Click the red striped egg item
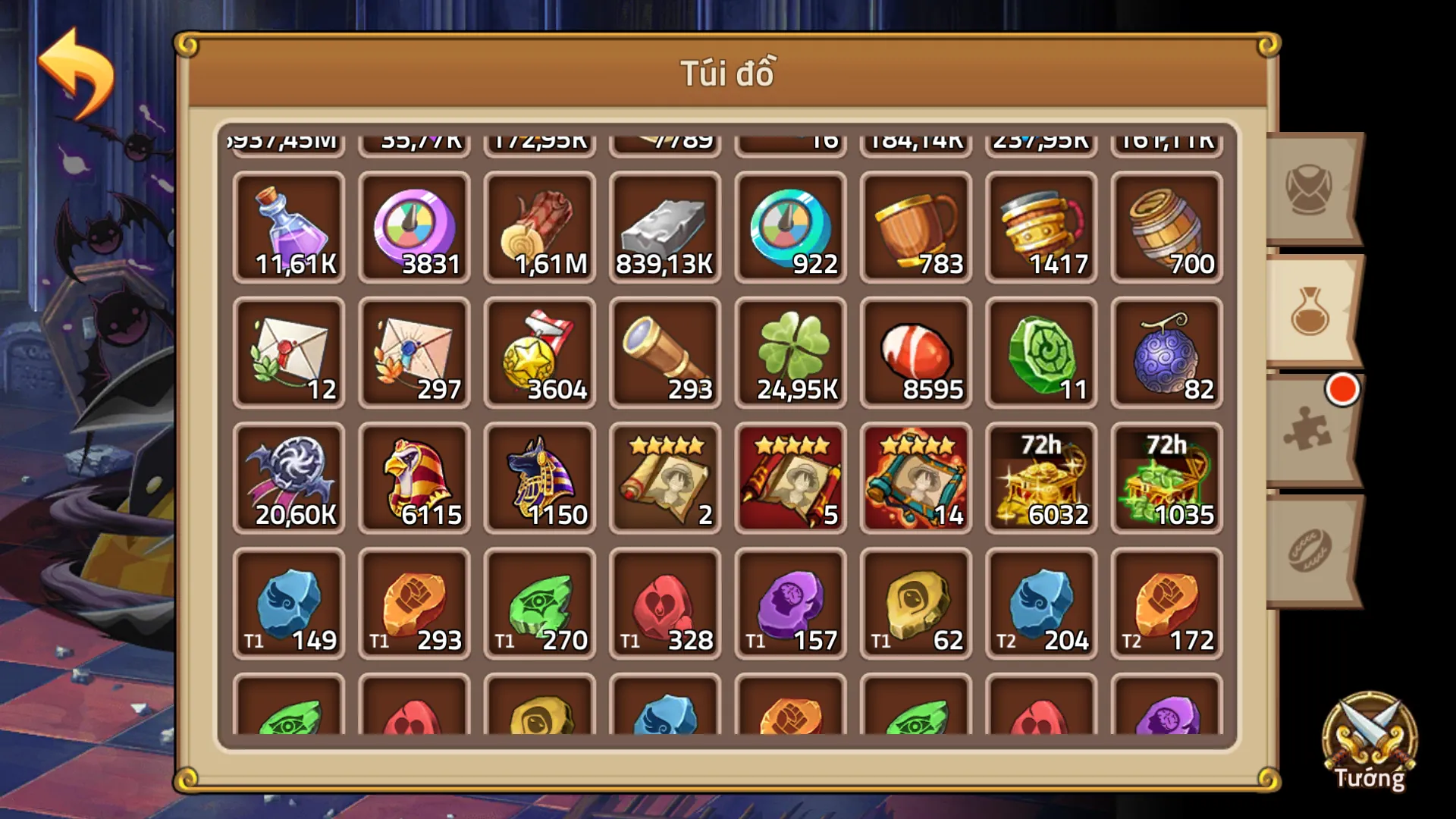The width and height of the screenshot is (1456, 819). [x=915, y=353]
